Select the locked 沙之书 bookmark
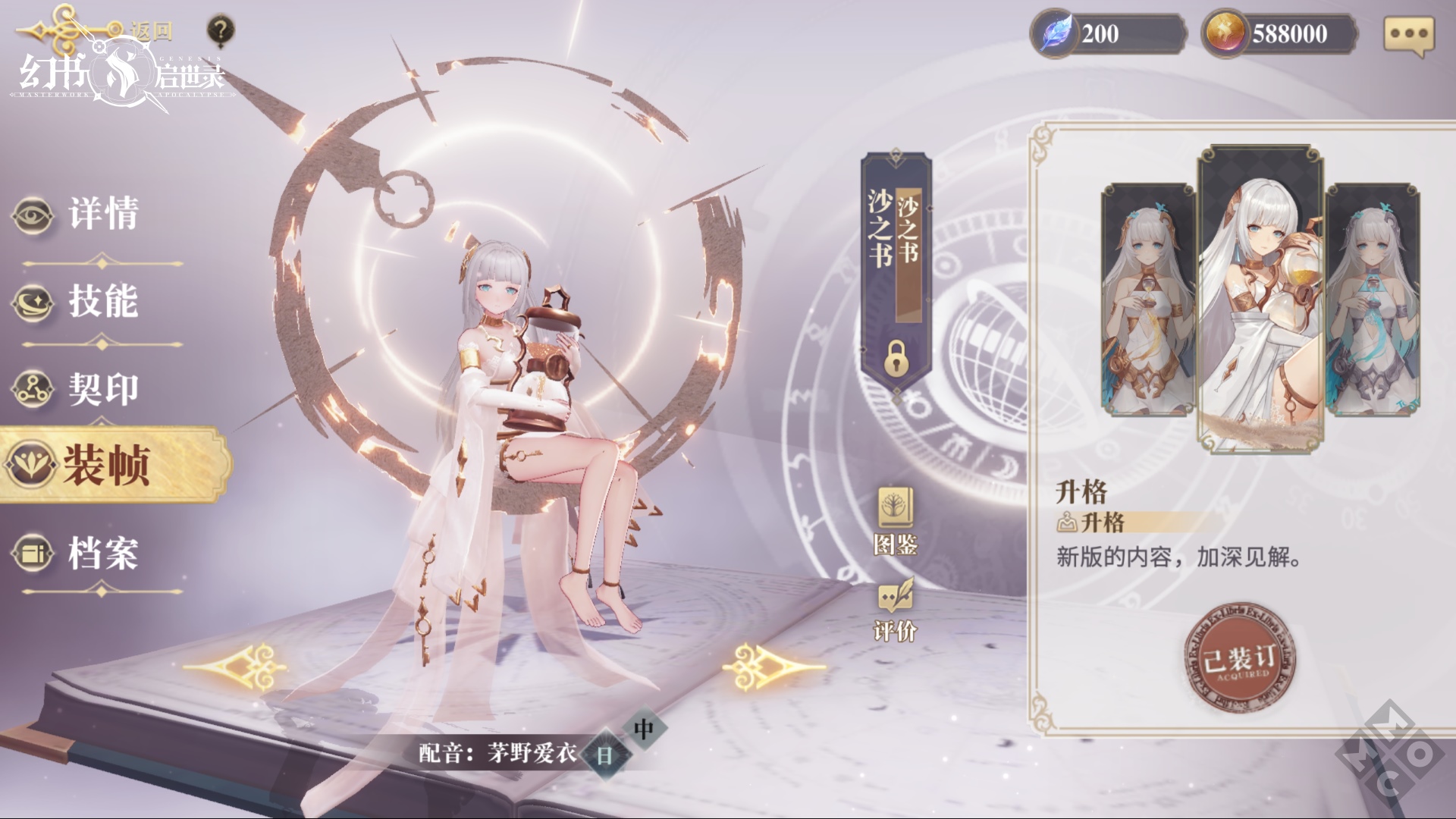This screenshot has height=819, width=1456. [896, 273]
